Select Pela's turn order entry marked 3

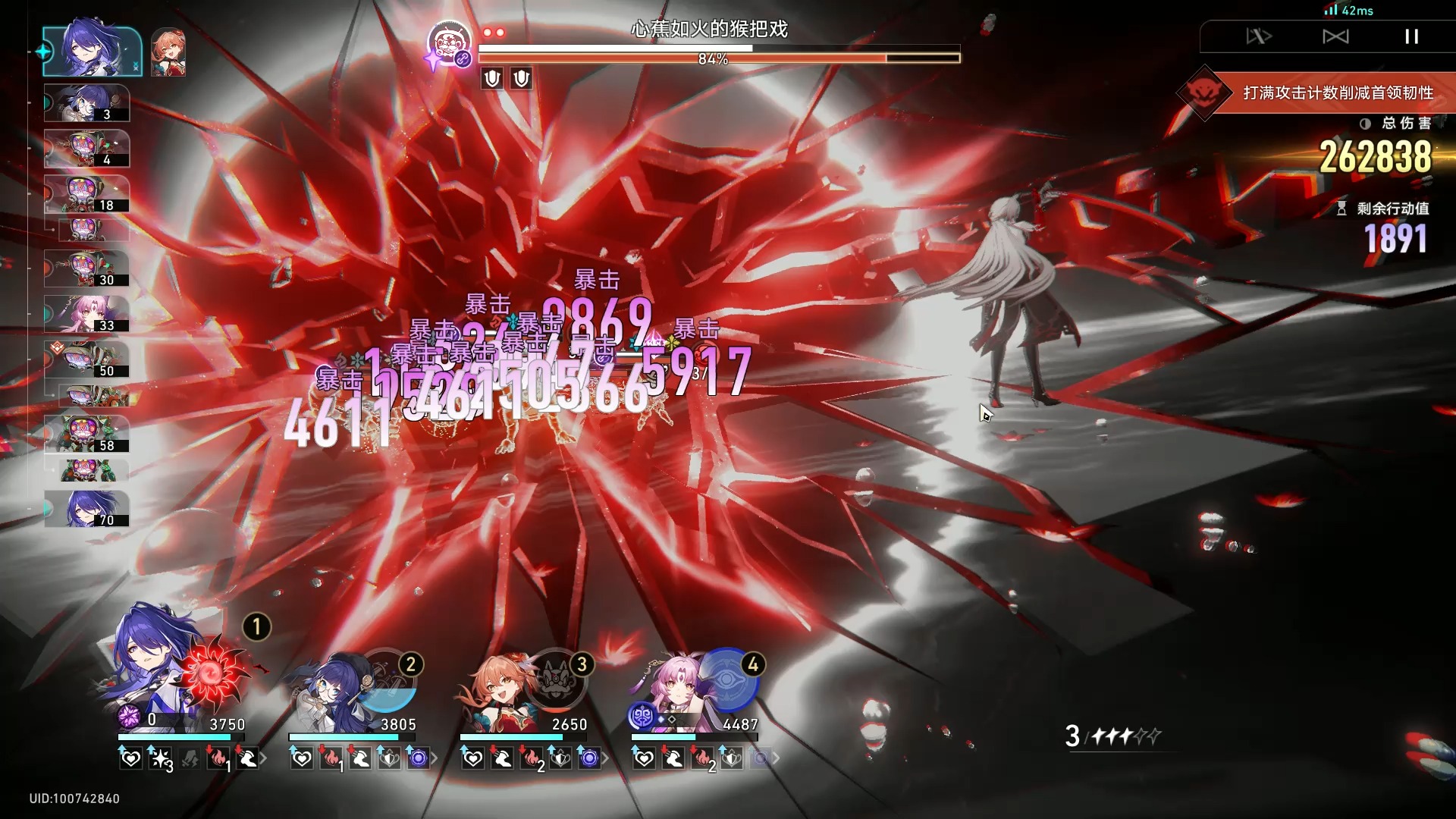pyautogui.click(x=86, y=103)
